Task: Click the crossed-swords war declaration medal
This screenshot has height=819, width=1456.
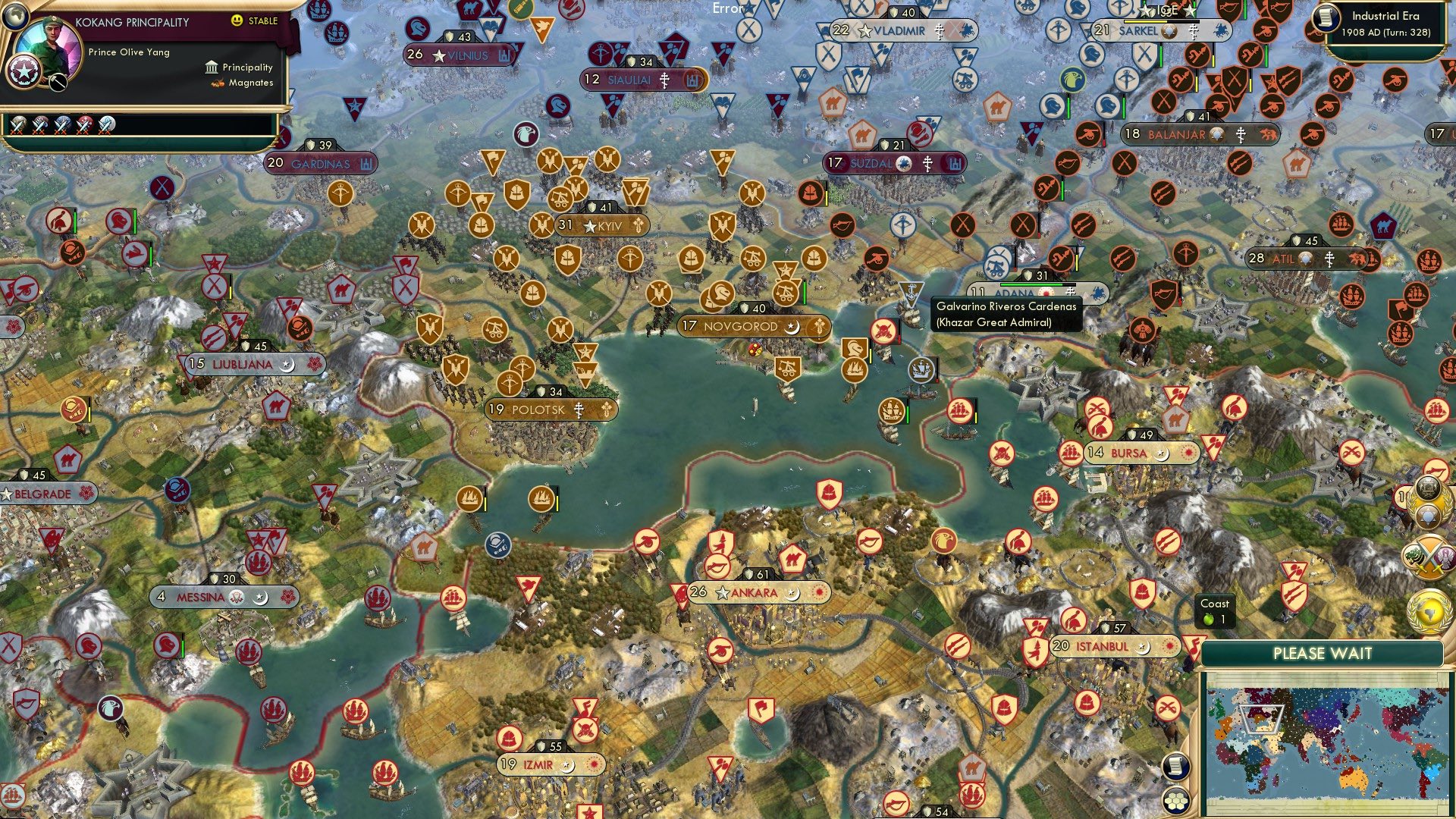Action: point(1429,556)
